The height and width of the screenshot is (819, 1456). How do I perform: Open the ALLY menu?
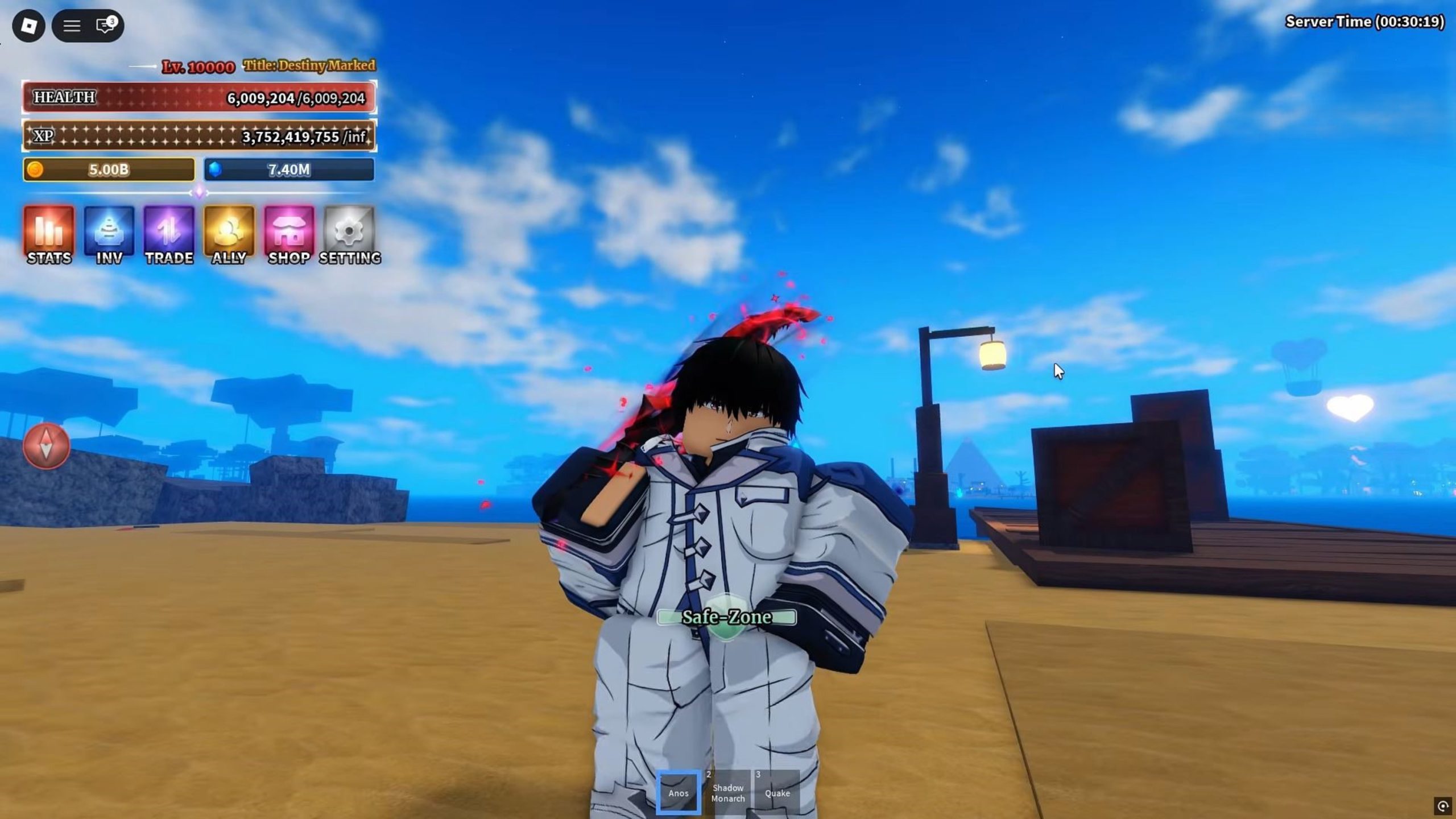pos(229,234)
